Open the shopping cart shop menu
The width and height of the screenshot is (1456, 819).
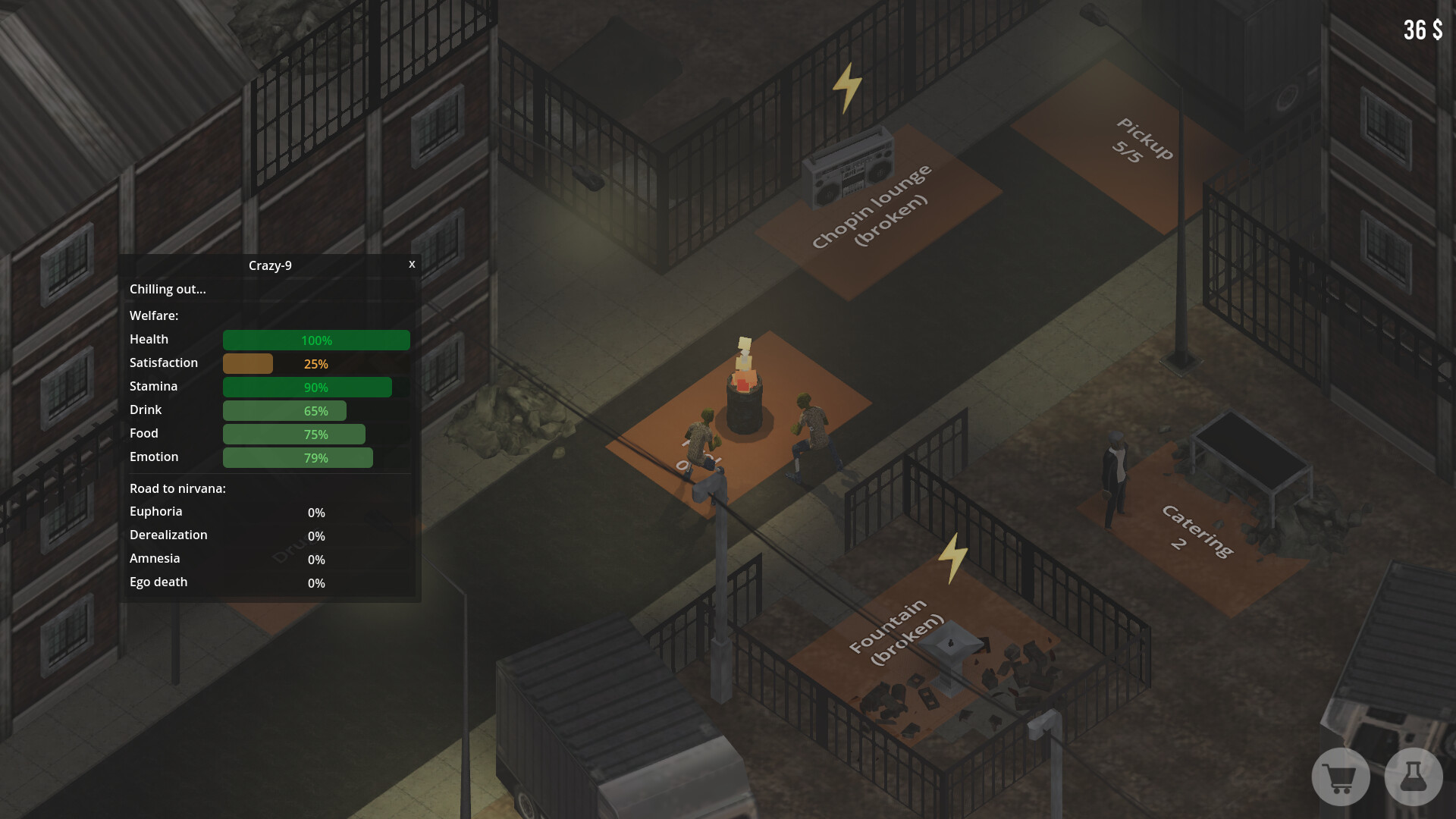coord(1339,777)
